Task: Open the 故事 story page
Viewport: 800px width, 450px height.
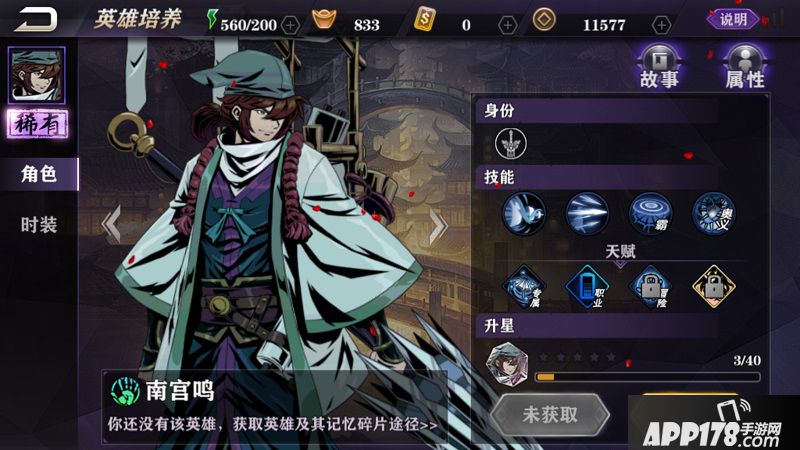Action: pos(661,66)
